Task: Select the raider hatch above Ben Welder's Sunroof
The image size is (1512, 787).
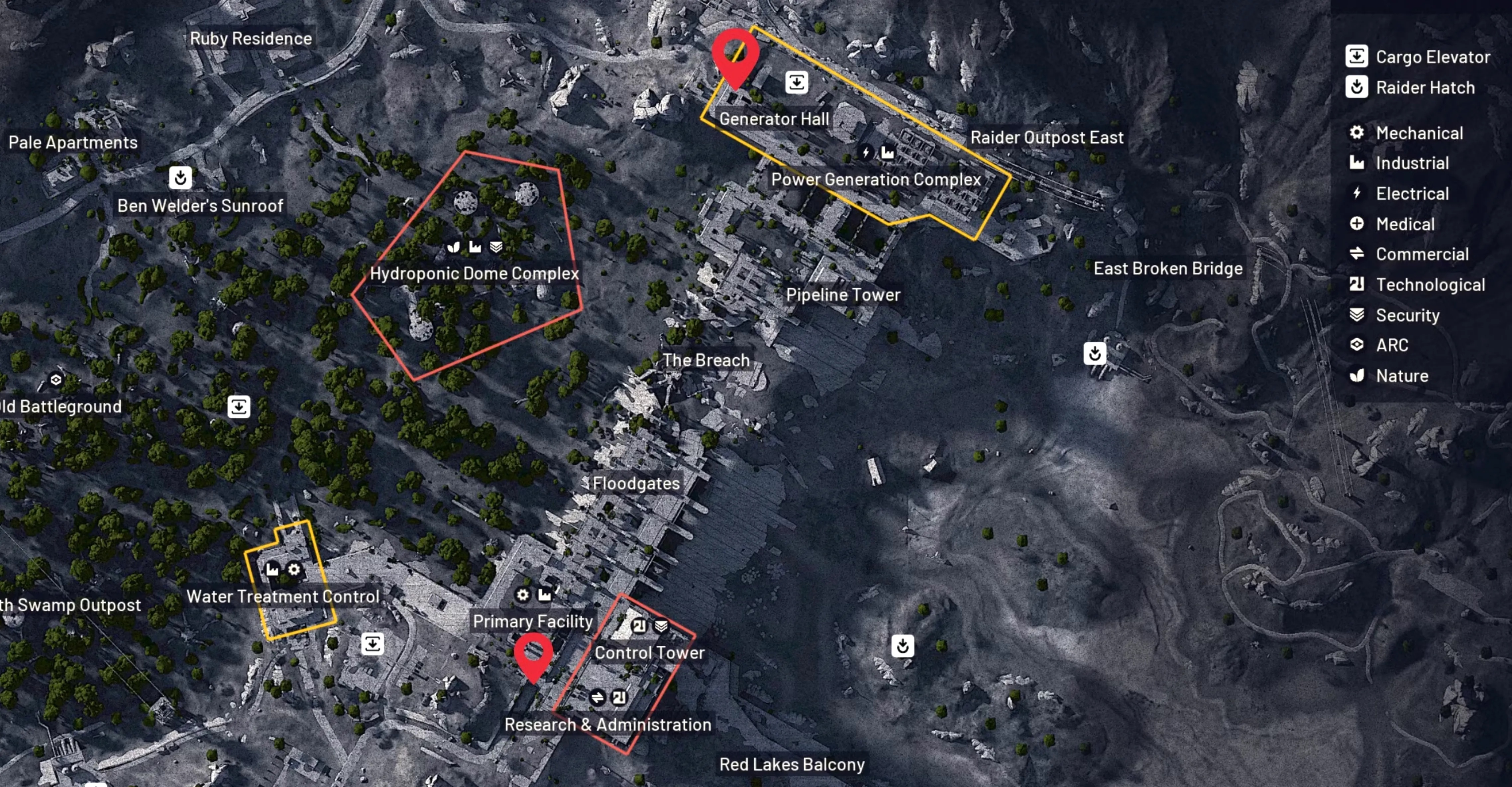Action: pyautogui.click(x=180, y=177)
